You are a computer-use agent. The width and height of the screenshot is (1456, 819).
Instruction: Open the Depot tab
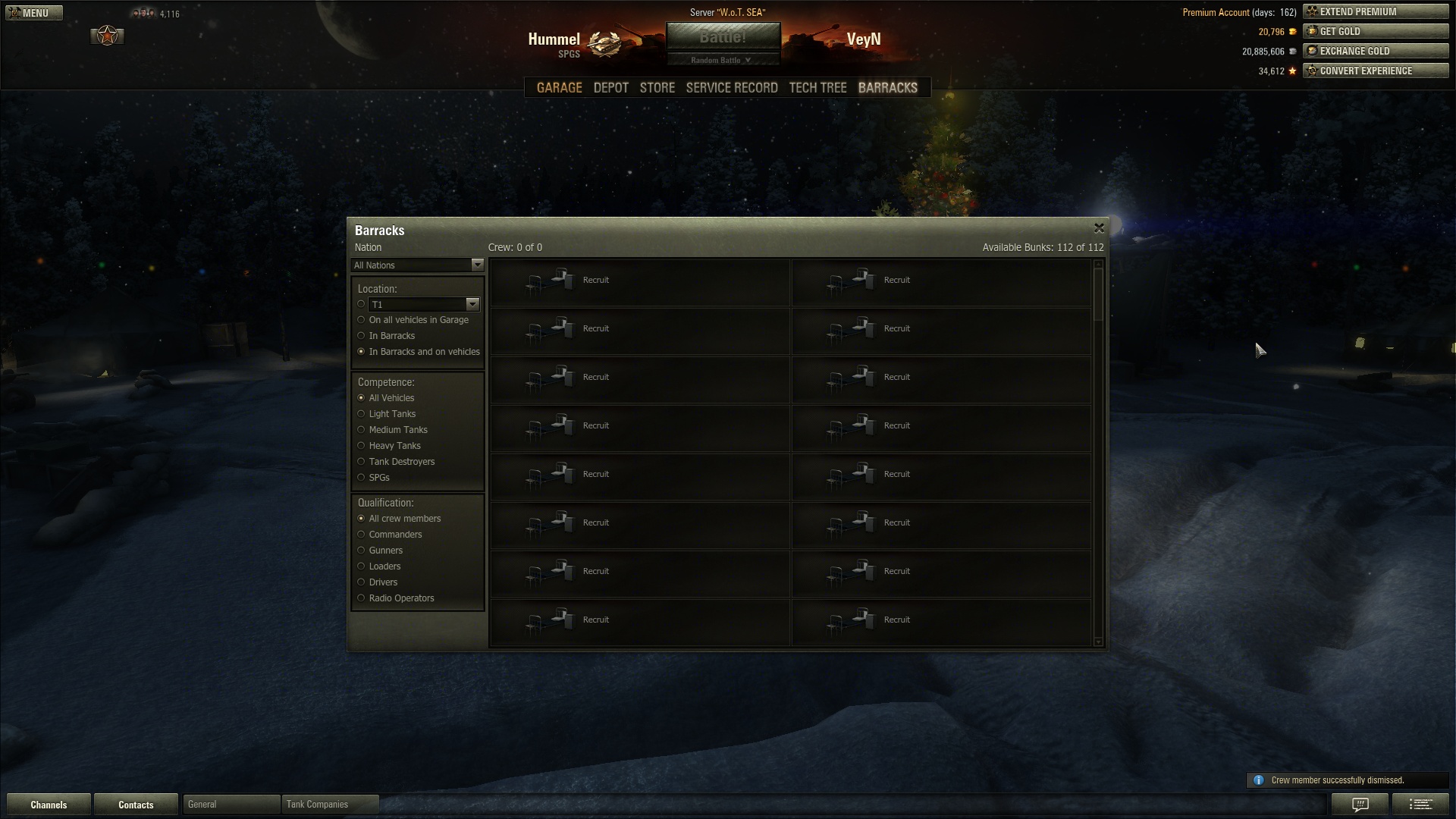coord(610,88)
